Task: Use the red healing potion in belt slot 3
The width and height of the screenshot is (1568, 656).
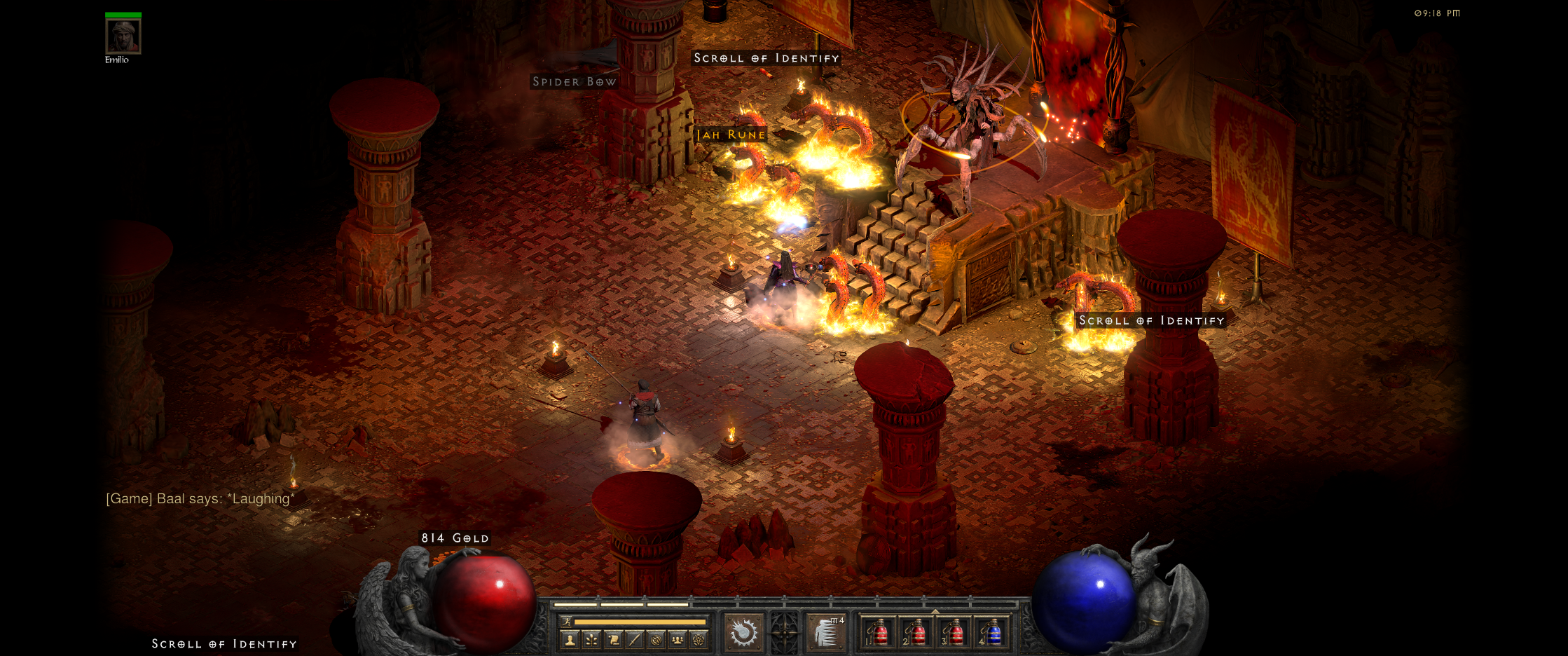Action: [954, 633]
